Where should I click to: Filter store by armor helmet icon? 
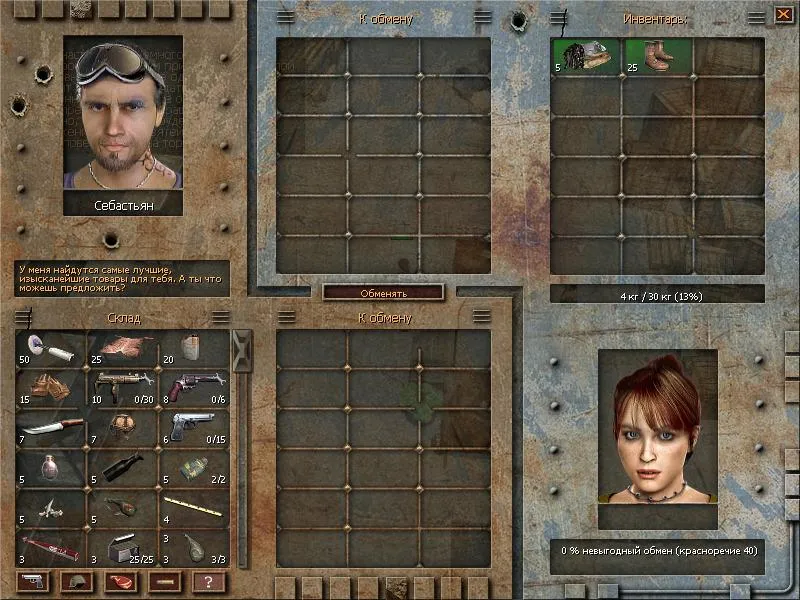76,581
